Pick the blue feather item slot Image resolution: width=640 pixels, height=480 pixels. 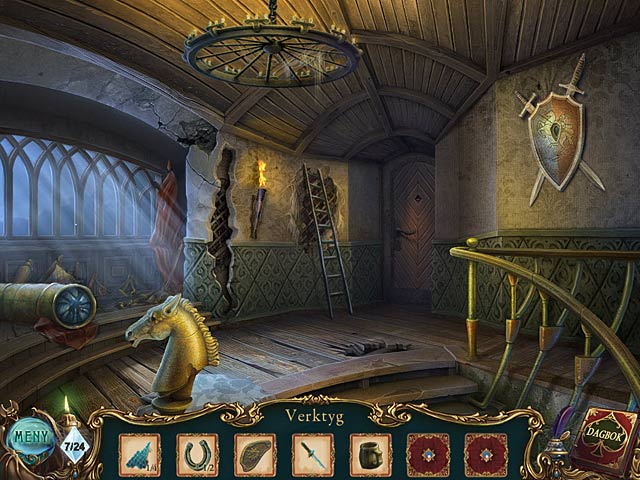point(139,453)
